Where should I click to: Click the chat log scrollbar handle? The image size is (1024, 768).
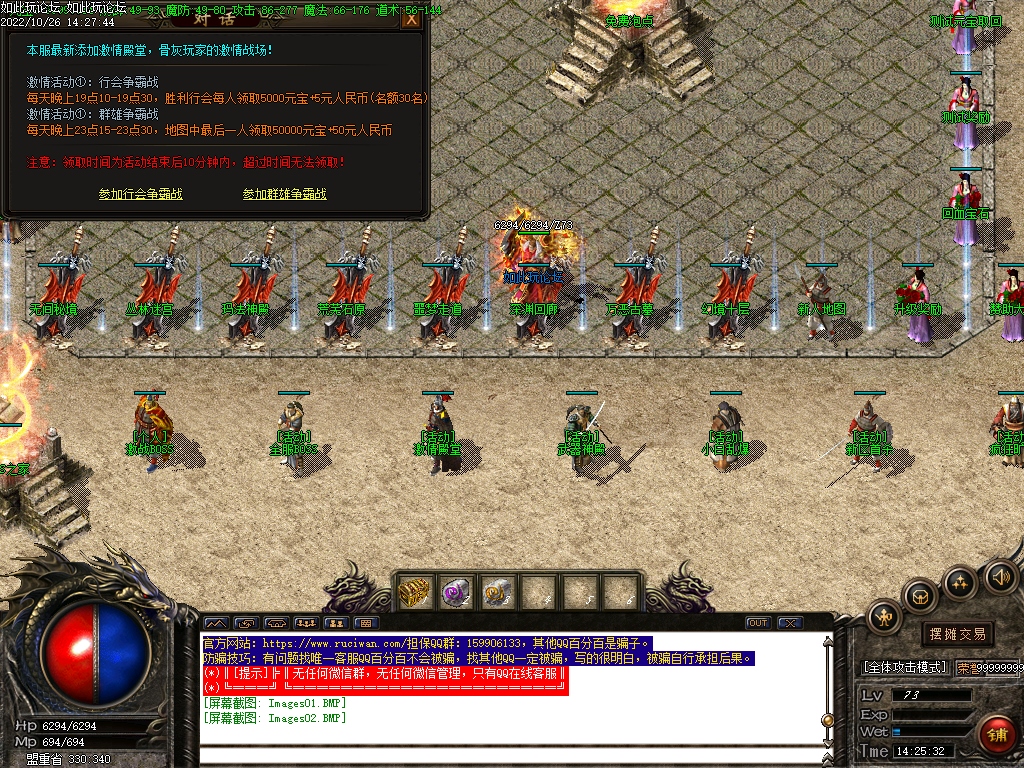coord(827,719)
